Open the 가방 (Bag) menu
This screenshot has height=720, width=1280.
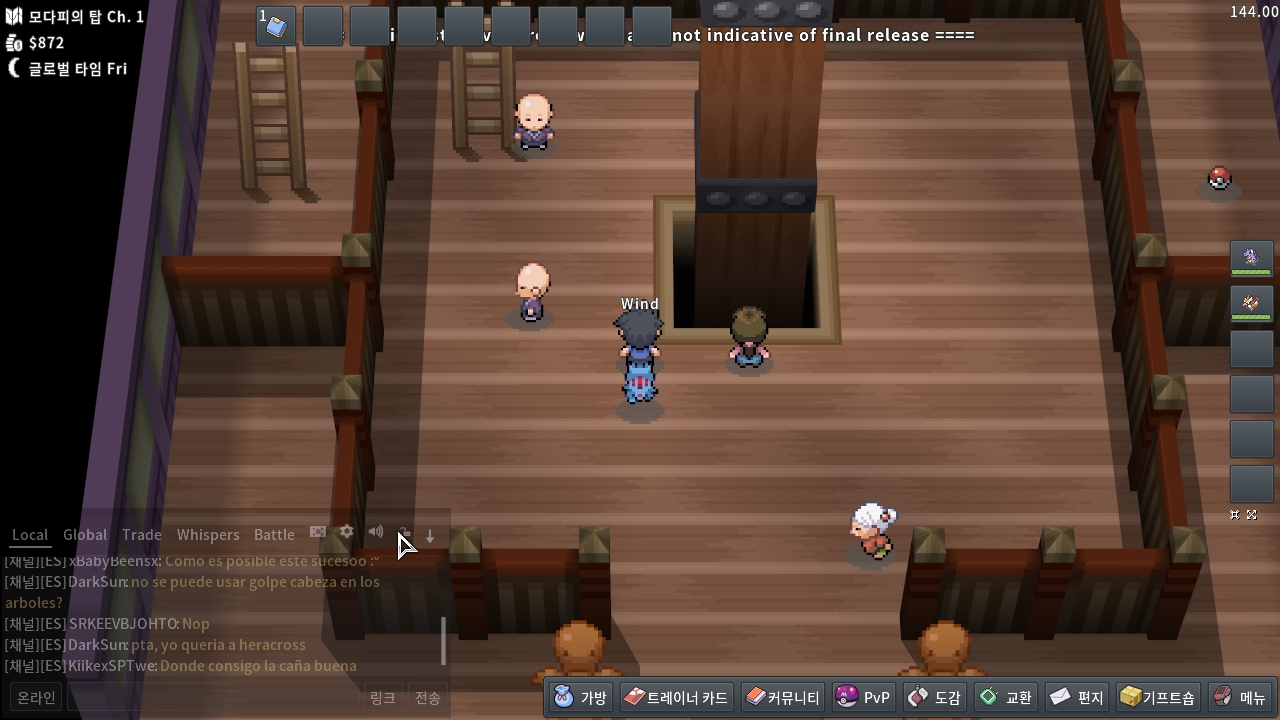pos(581,697)
